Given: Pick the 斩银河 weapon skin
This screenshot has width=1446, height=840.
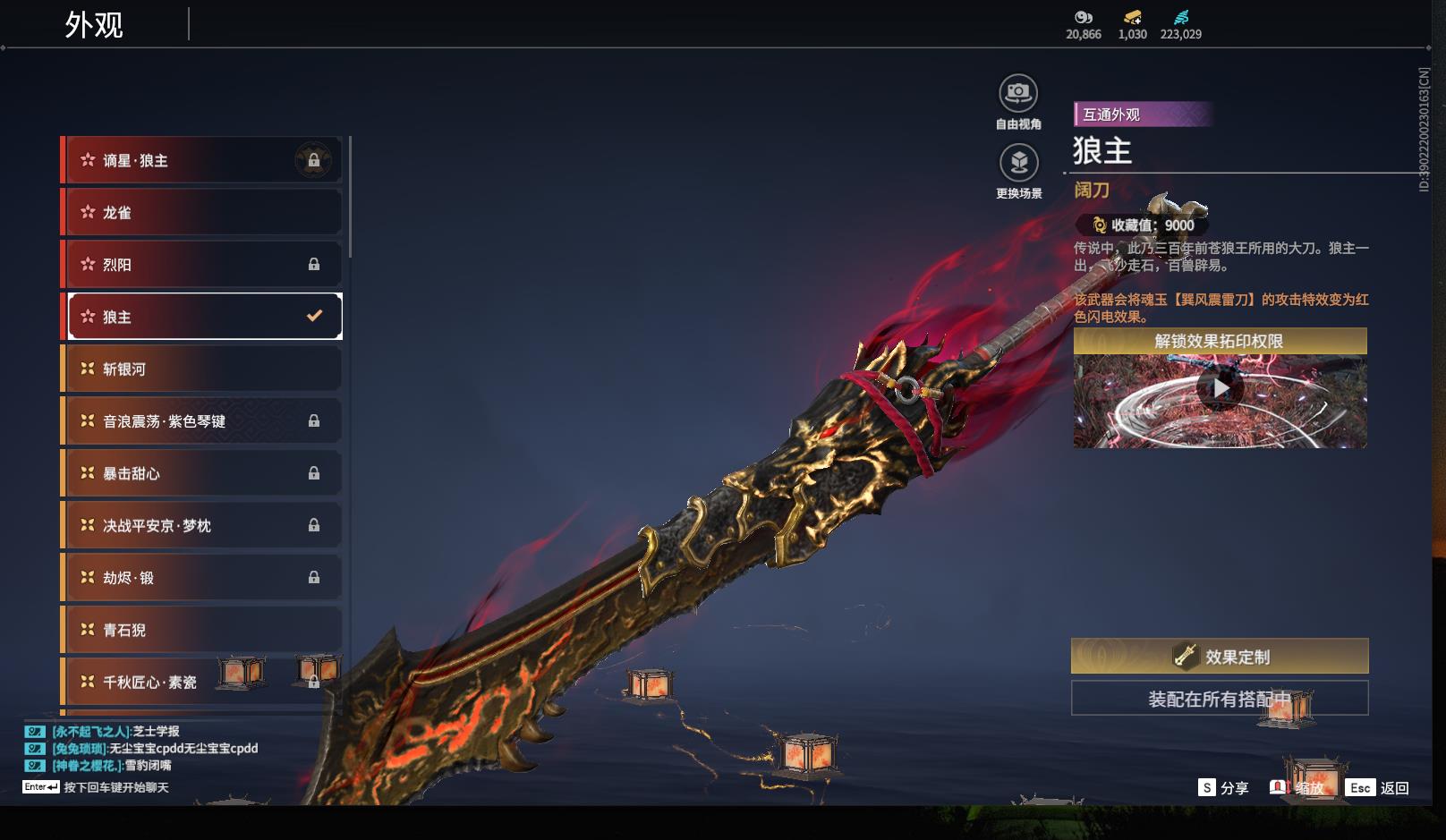Looking at the screenshot, I should coord(203,369).
